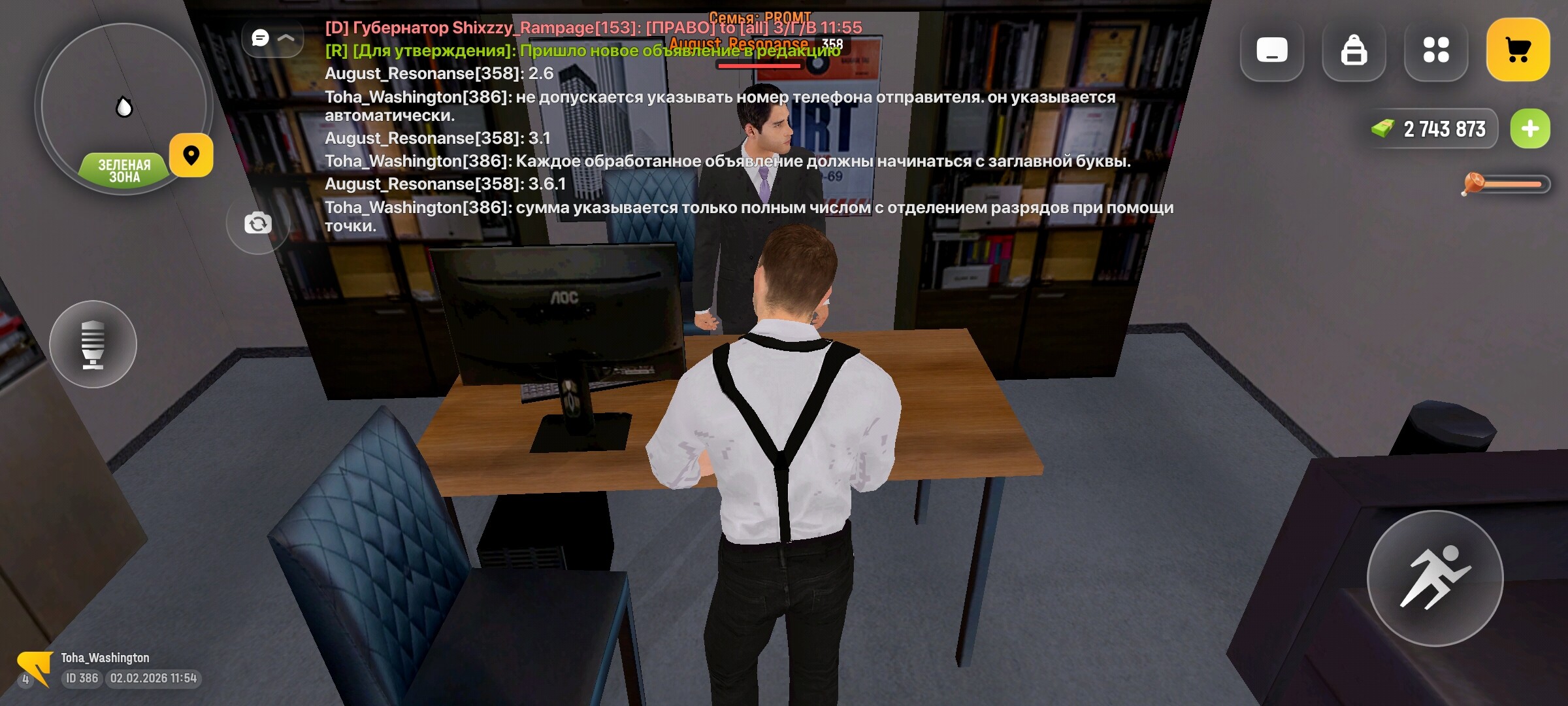
Task: Open the backpack inventory
Action: 1353,50
